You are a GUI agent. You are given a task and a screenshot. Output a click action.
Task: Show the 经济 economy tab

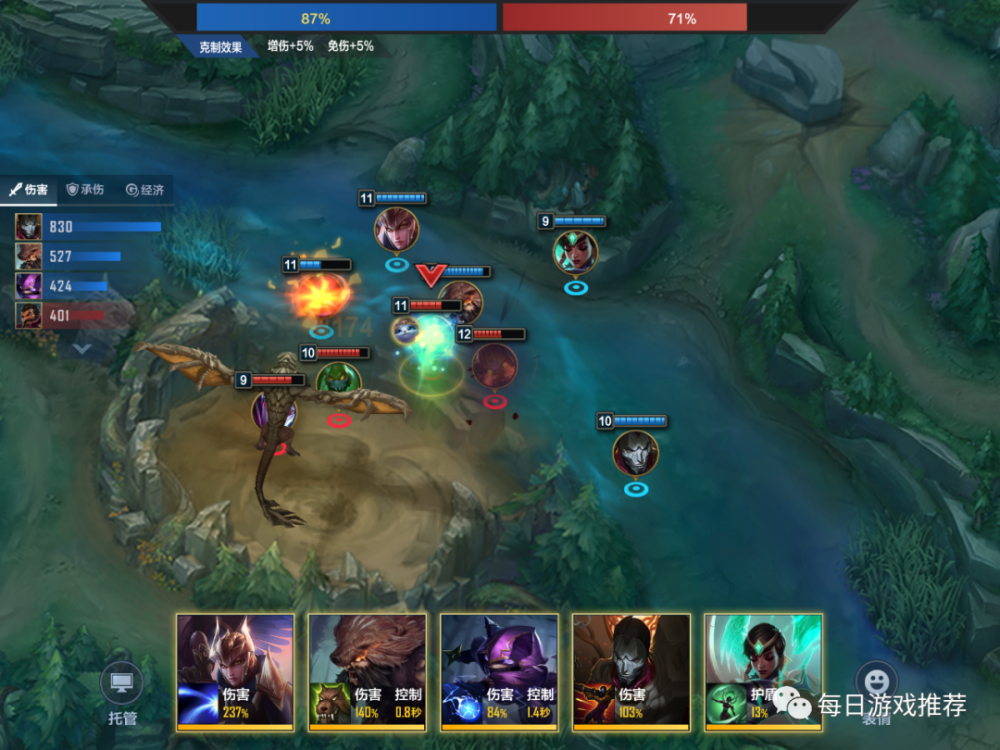(x=144, y=189)
